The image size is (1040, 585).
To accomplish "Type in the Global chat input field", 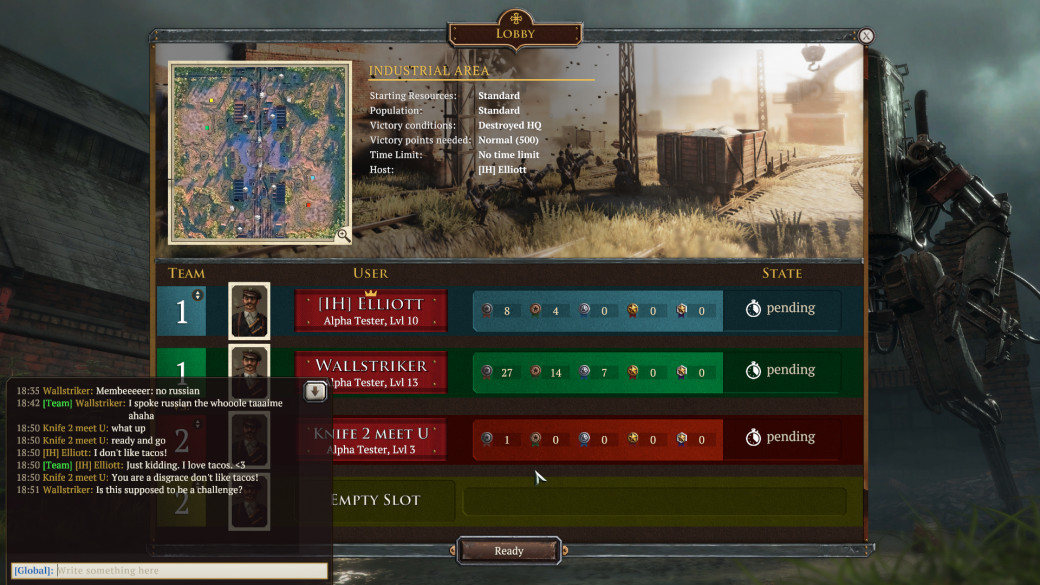I will pyautogui.click(x=190, y=570).
